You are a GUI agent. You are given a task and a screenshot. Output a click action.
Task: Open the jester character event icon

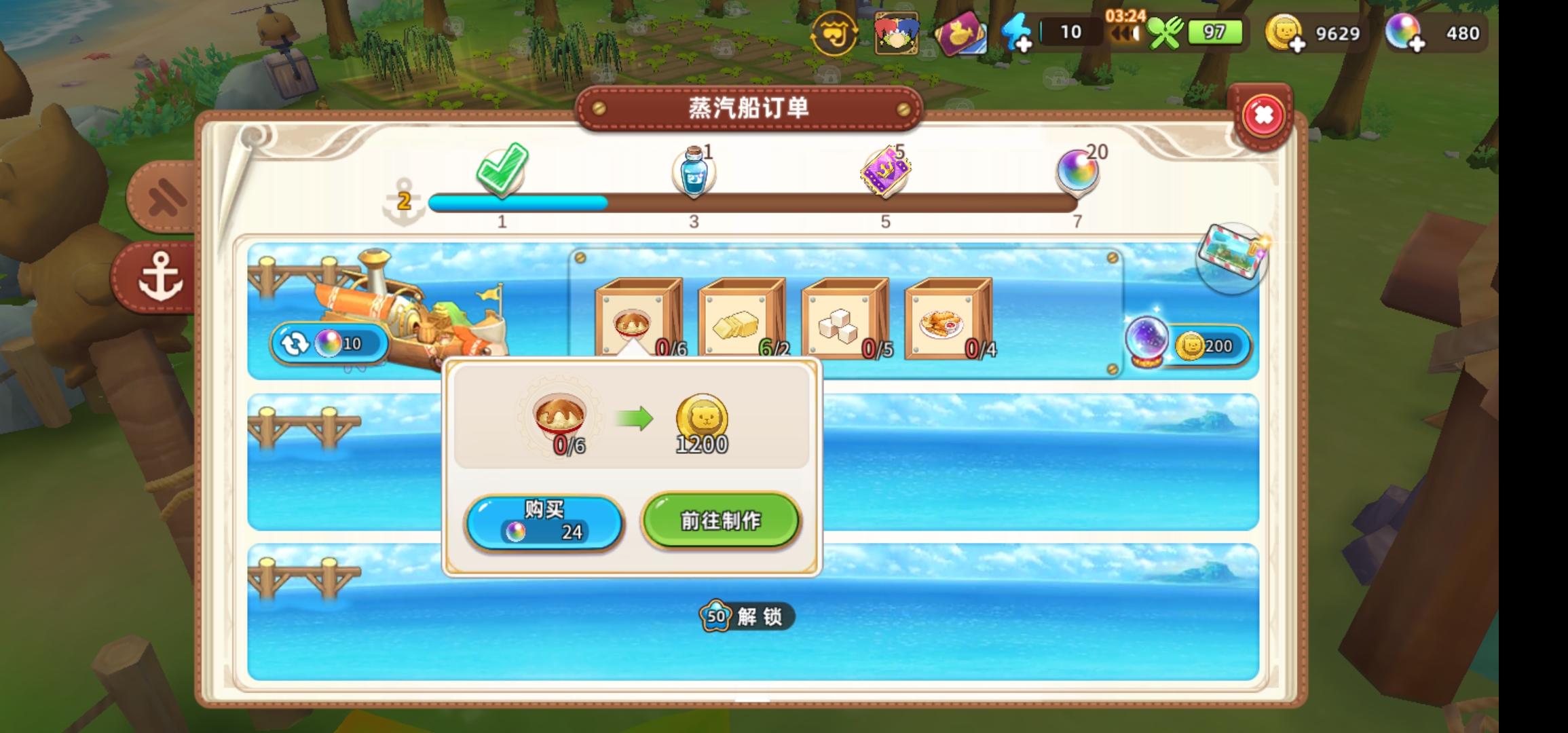click(898, 31)
